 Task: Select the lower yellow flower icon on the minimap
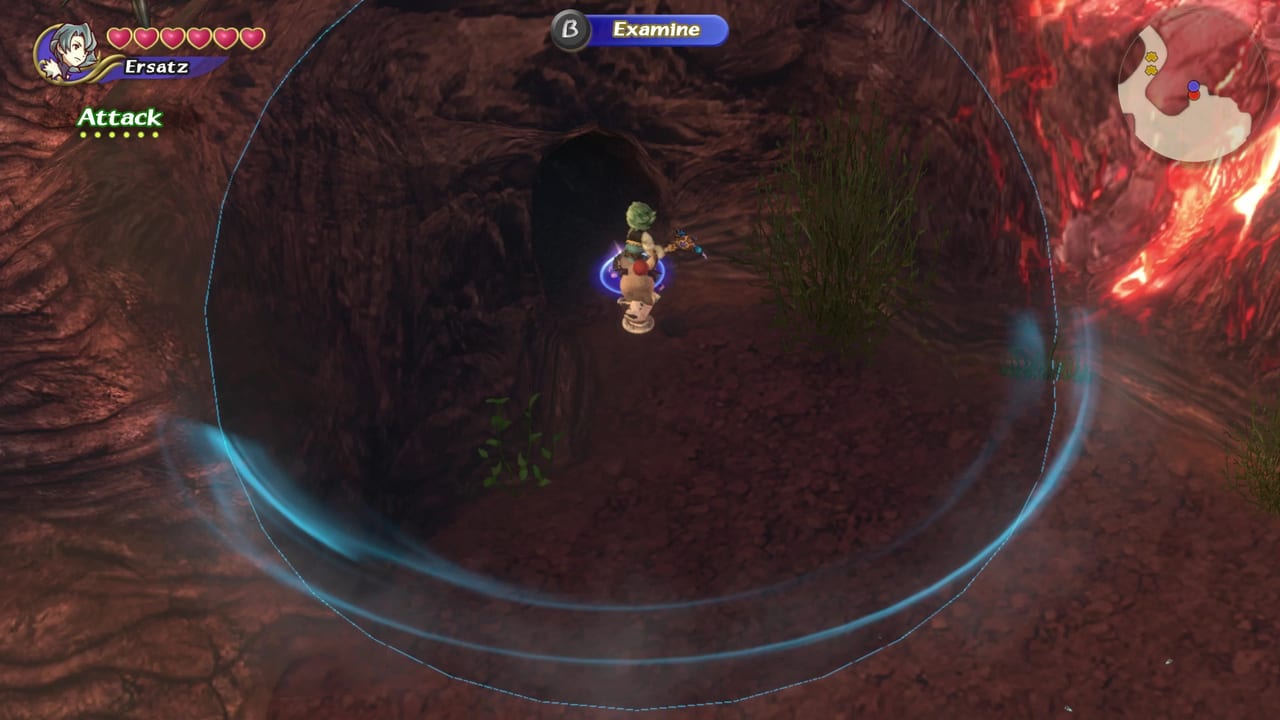[1152, 68]
